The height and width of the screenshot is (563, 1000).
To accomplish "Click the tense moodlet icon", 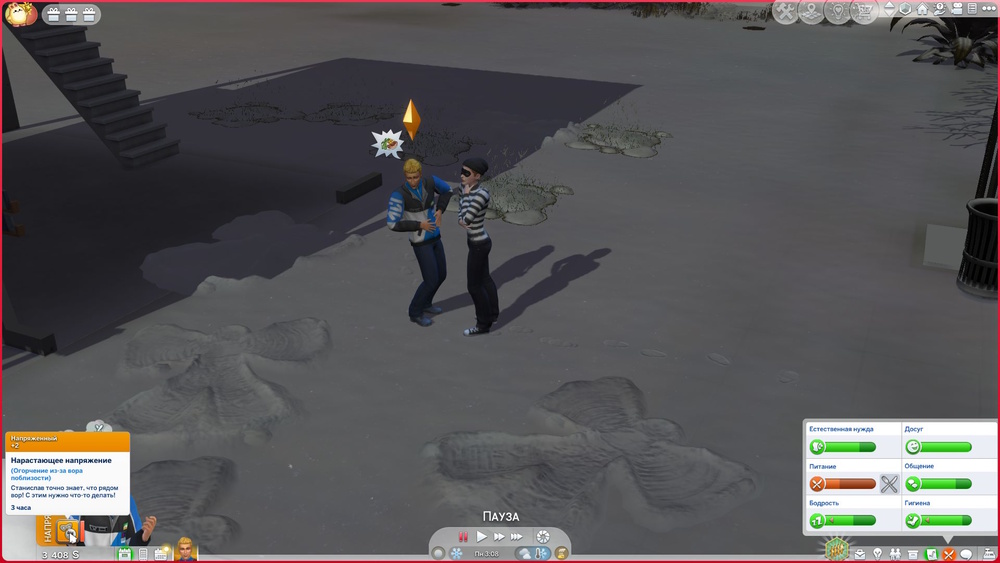I will [x=68, y=531].
